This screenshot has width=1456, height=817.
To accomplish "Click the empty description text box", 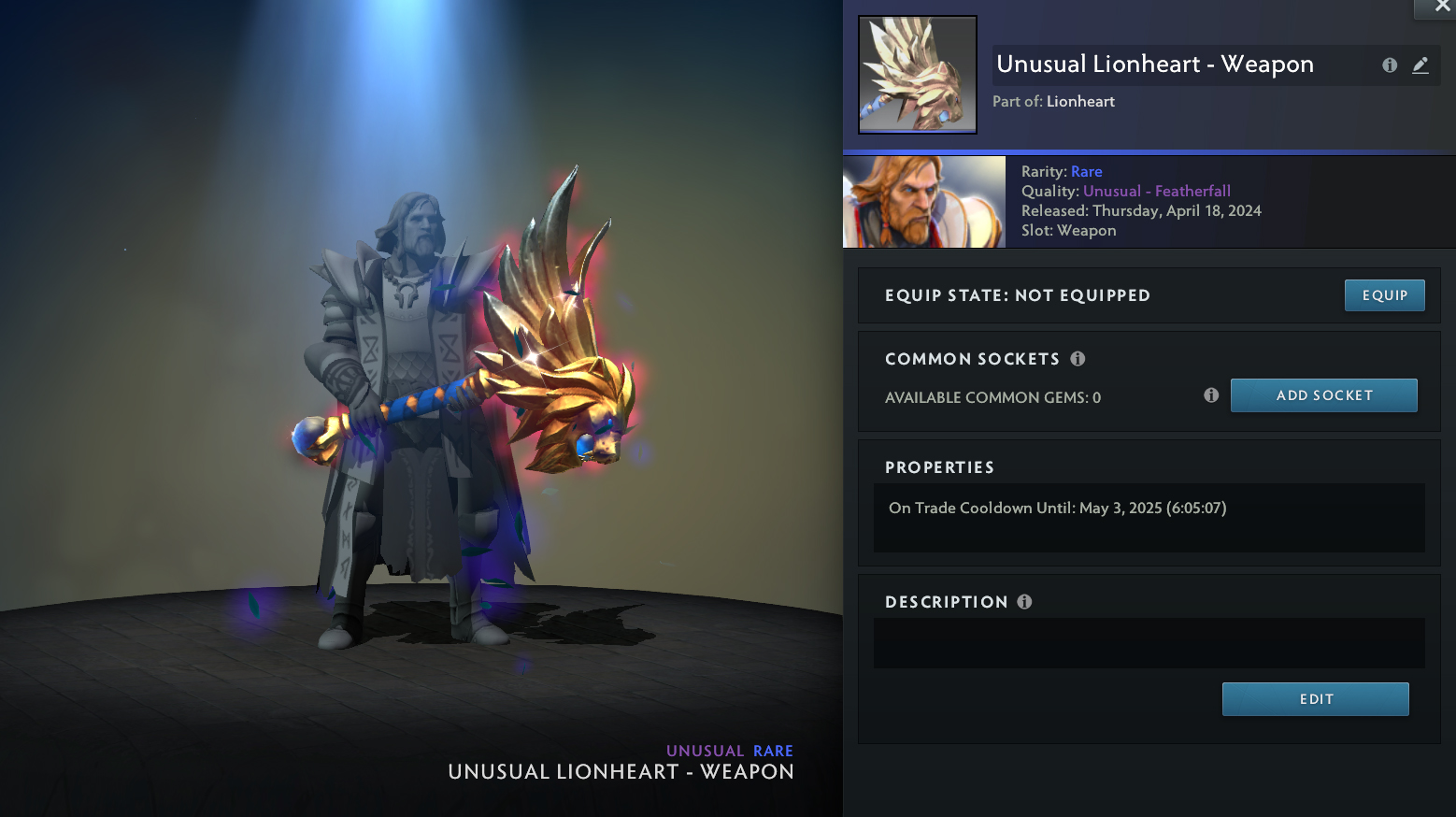I will pos(1149,643).
